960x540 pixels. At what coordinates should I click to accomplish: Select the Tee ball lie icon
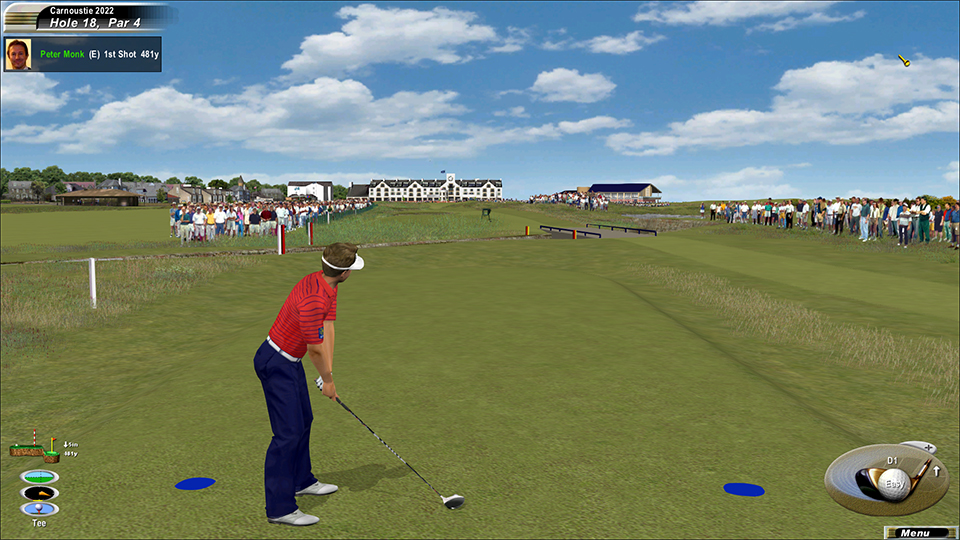coord(39,509)
